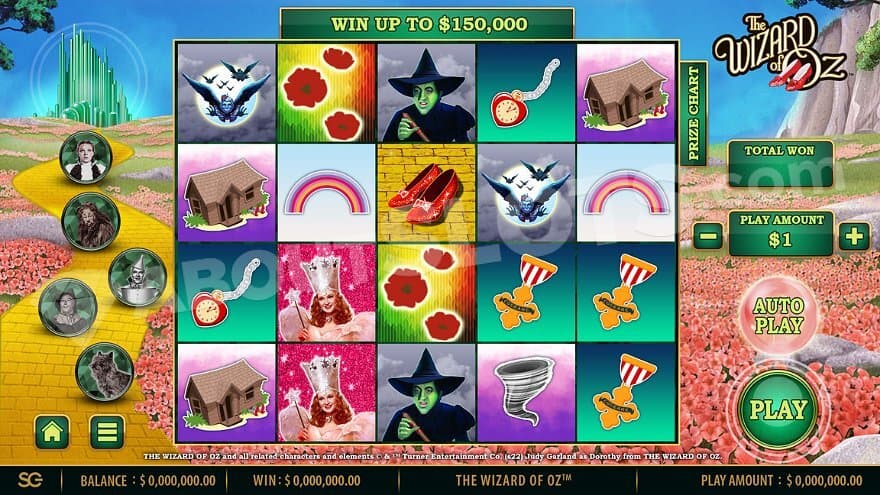Increase the play amount with the plus button
Viewport: 880px width, 495px height.
[x=853, y=237]
